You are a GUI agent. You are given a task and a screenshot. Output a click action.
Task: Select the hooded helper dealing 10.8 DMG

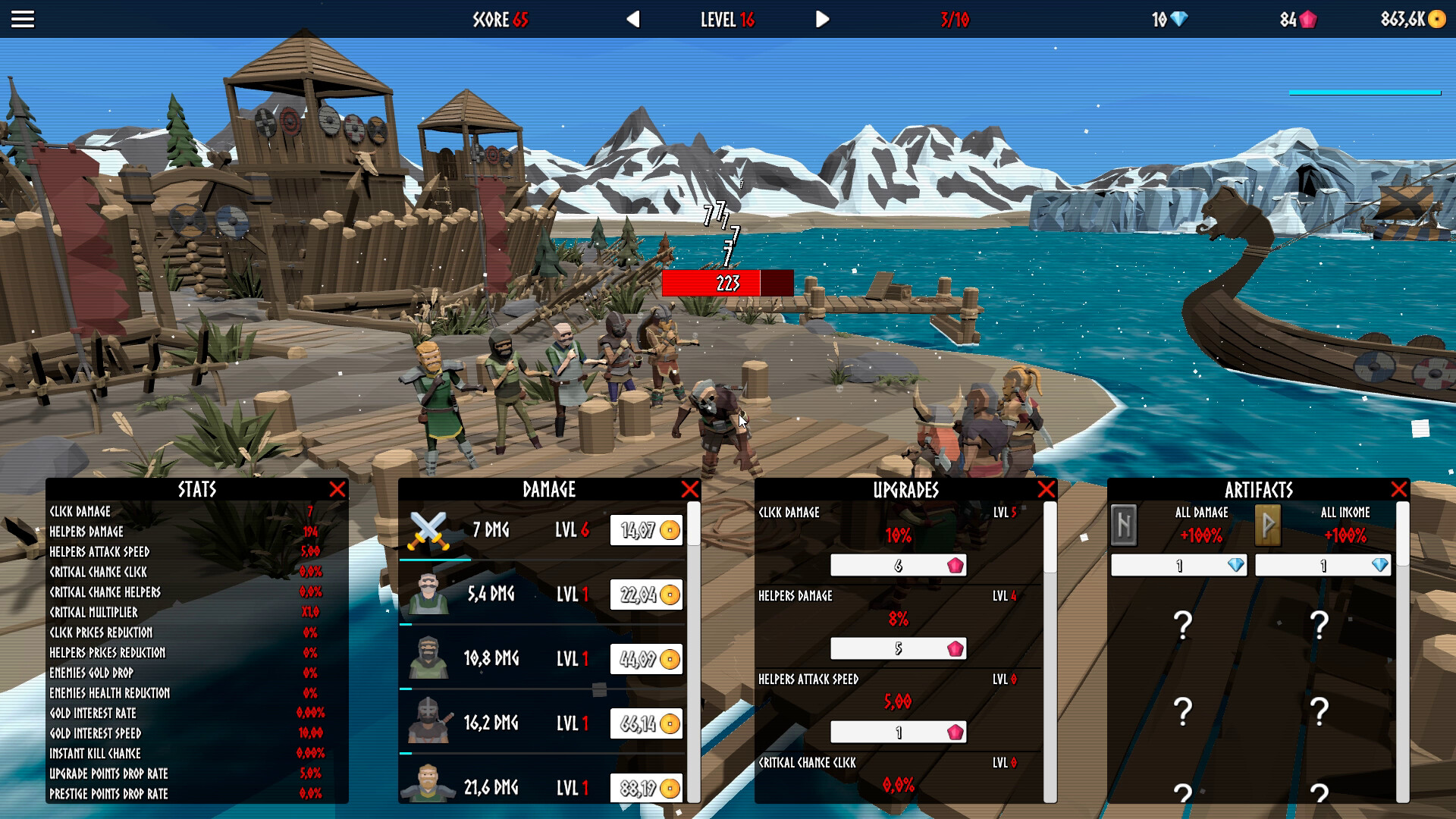coord(429,658)
